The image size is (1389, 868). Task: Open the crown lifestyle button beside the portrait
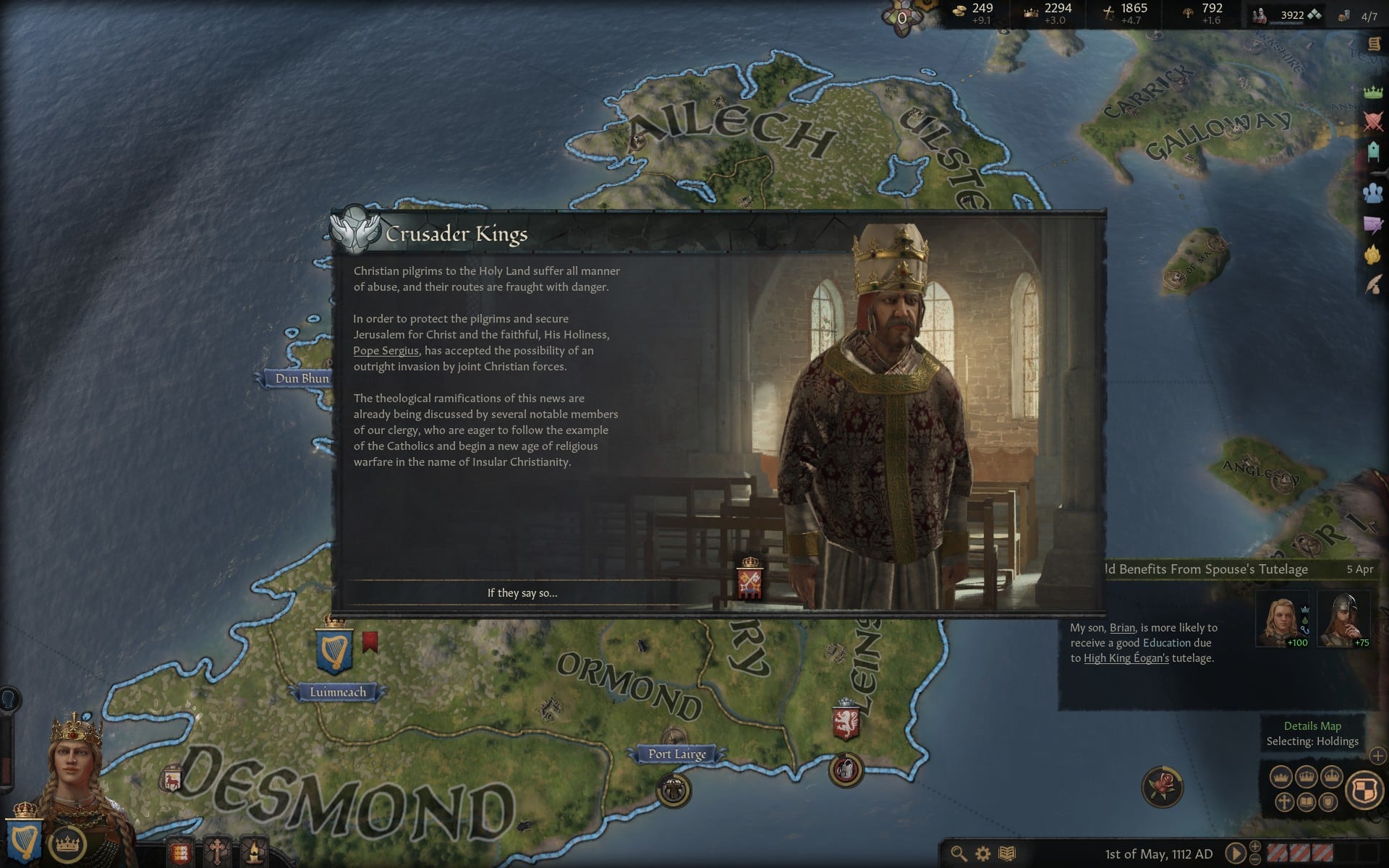67,843
